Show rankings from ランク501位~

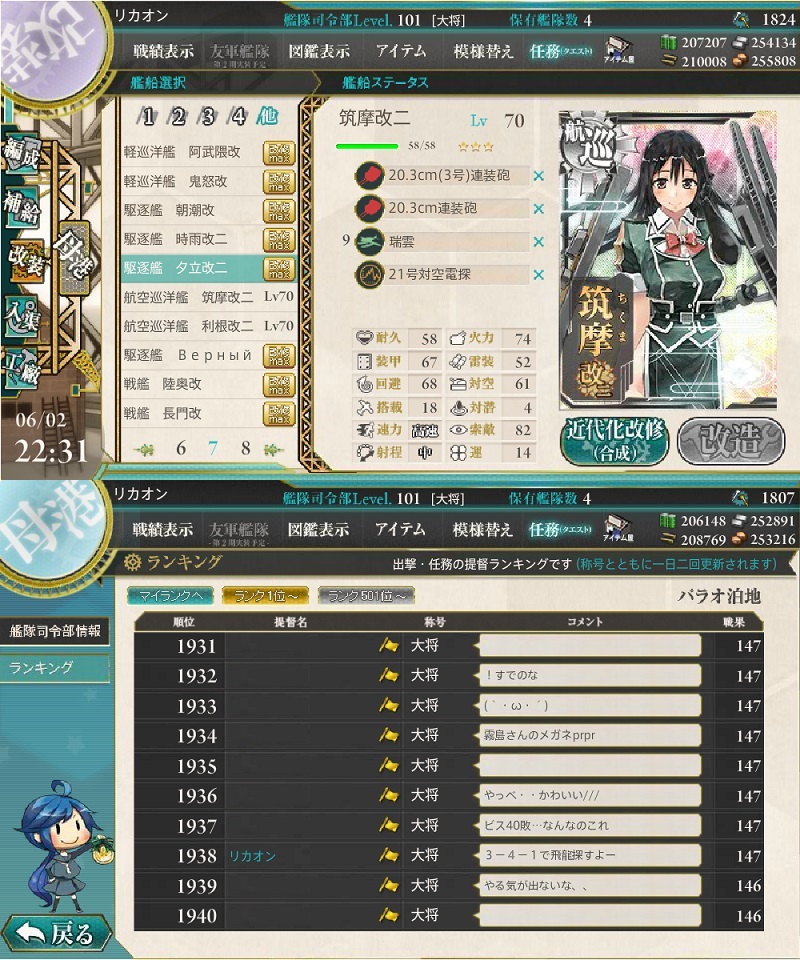(x=365, y=596)
